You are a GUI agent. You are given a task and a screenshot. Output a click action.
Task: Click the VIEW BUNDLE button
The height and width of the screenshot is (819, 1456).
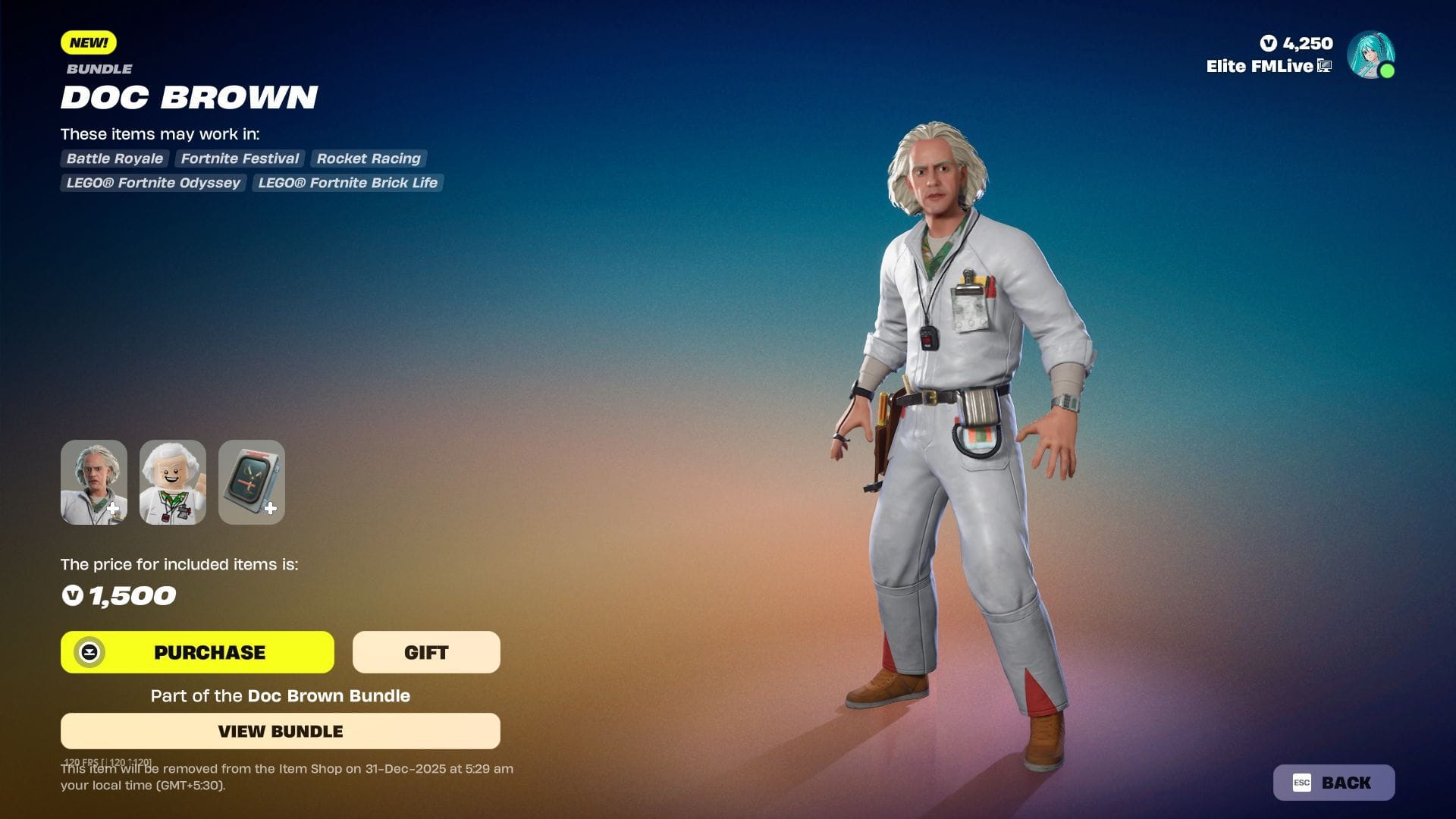[281, 731]
